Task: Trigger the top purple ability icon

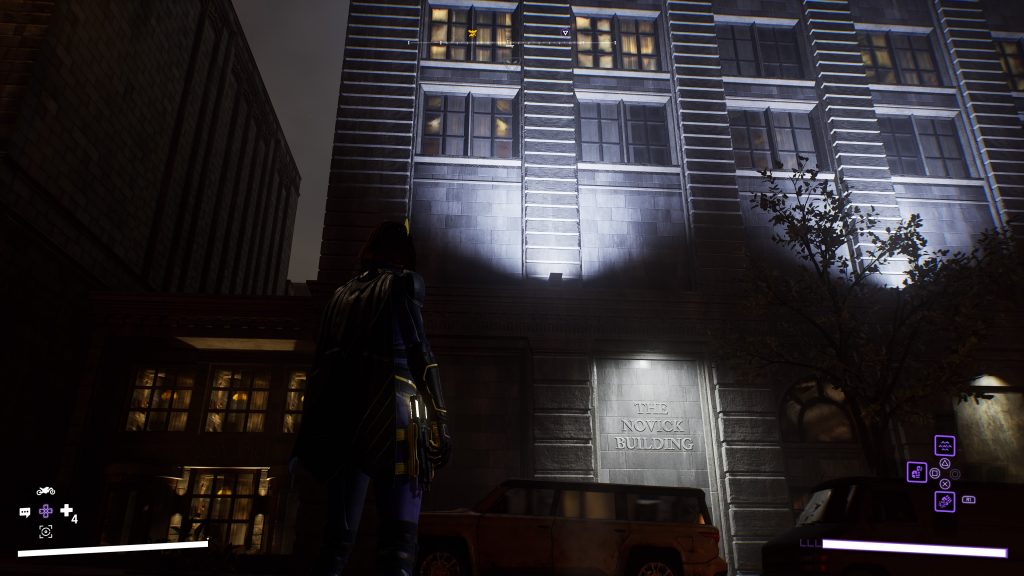Action: (944, 446)
